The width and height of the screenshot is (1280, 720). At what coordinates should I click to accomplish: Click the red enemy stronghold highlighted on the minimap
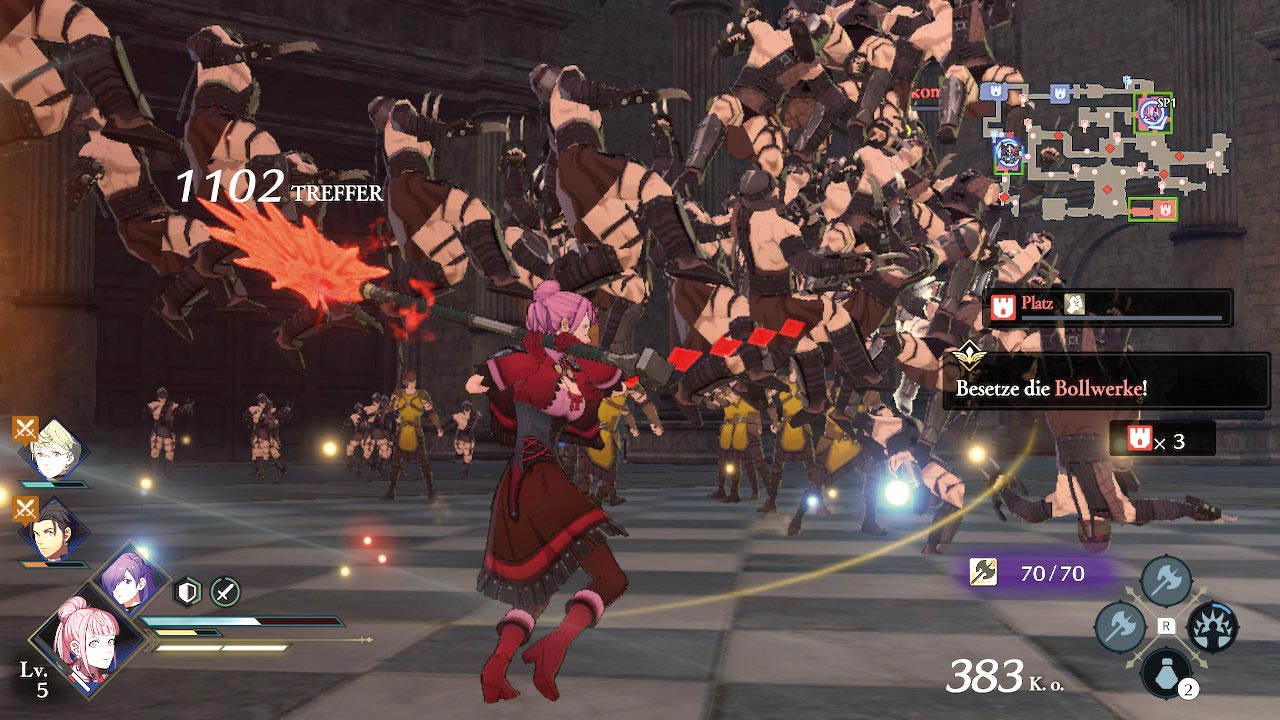point(1153,209)
